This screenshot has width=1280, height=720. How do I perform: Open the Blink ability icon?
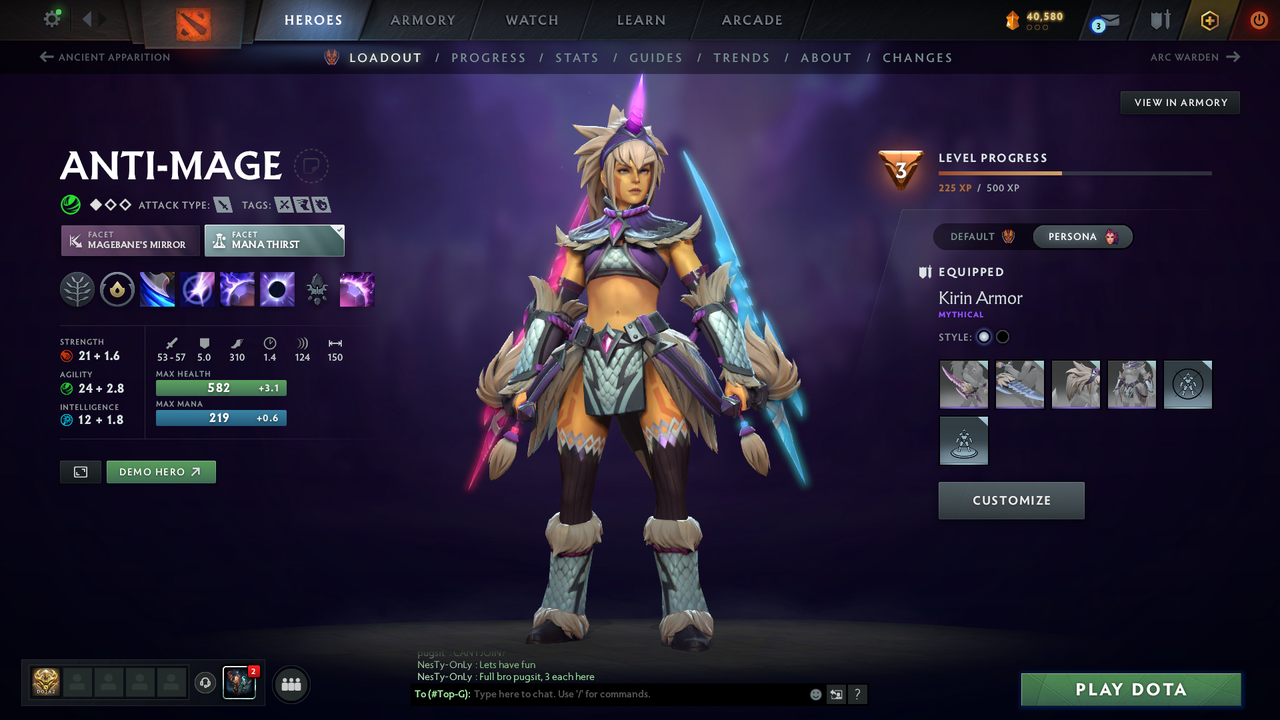click(197, 289)
